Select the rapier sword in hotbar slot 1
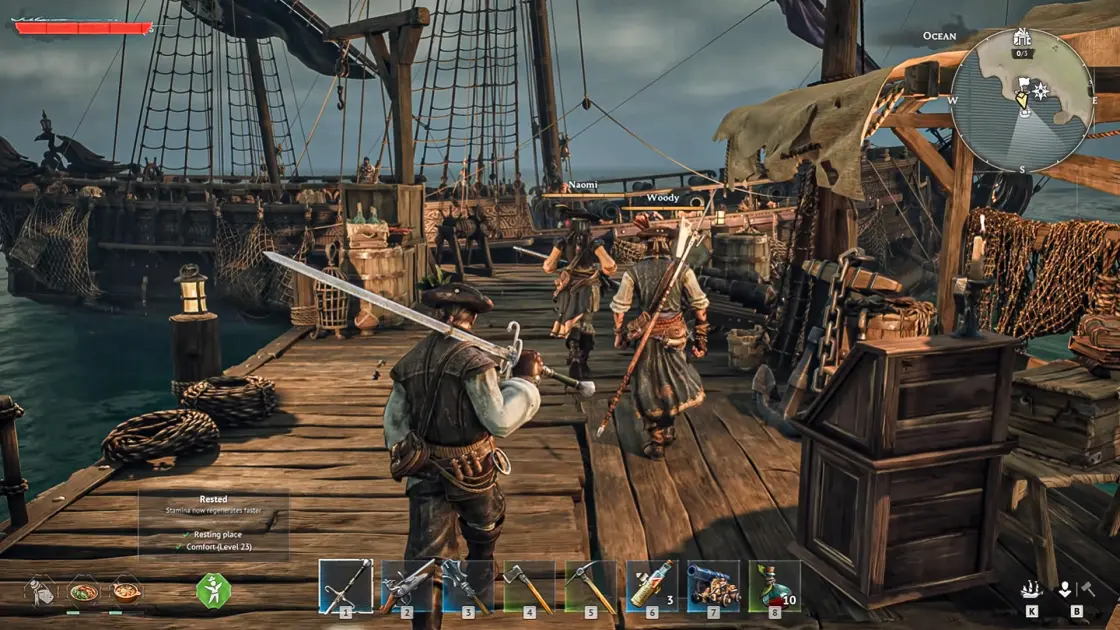1120x630 pixels. [345, 585]
